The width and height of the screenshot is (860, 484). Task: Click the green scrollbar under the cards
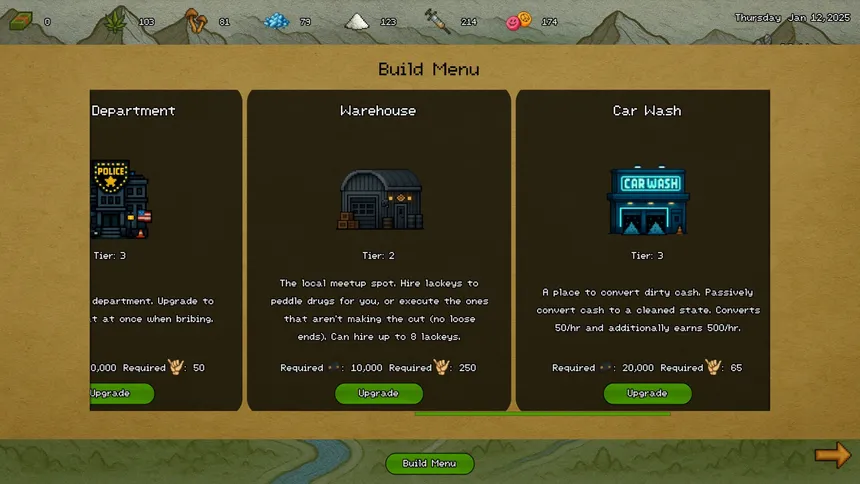coord(542,413)
